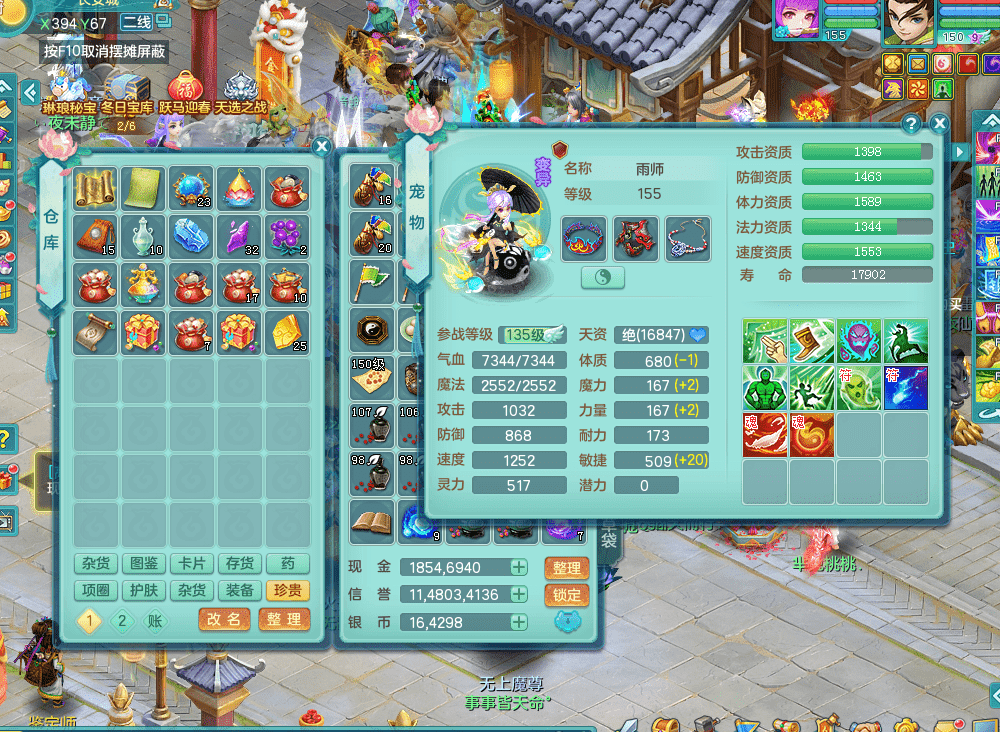Add cash using 现金 plus button
The image size is (1000, 732).
(519, 567)
